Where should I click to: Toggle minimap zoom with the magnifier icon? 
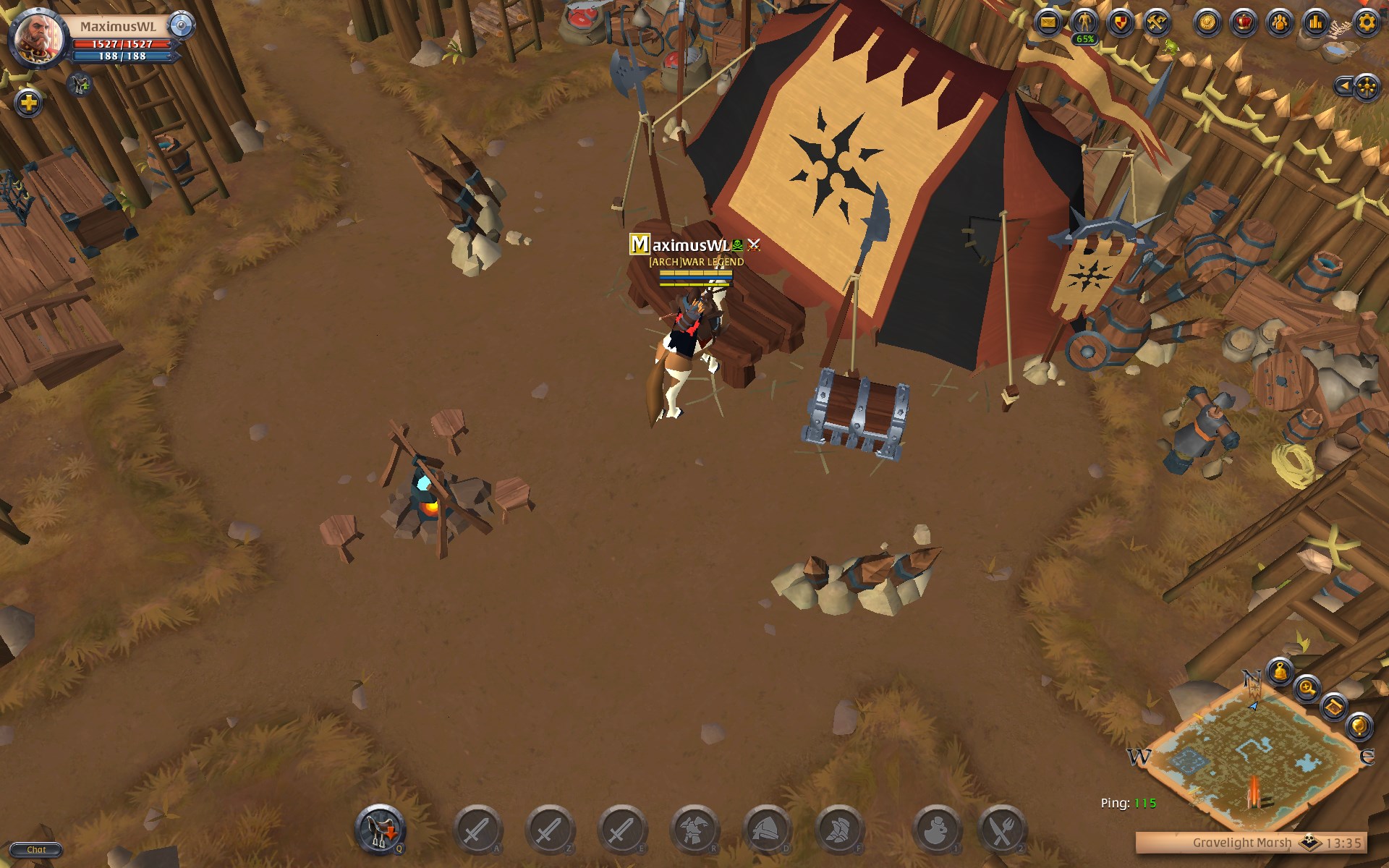[1306, 687]
